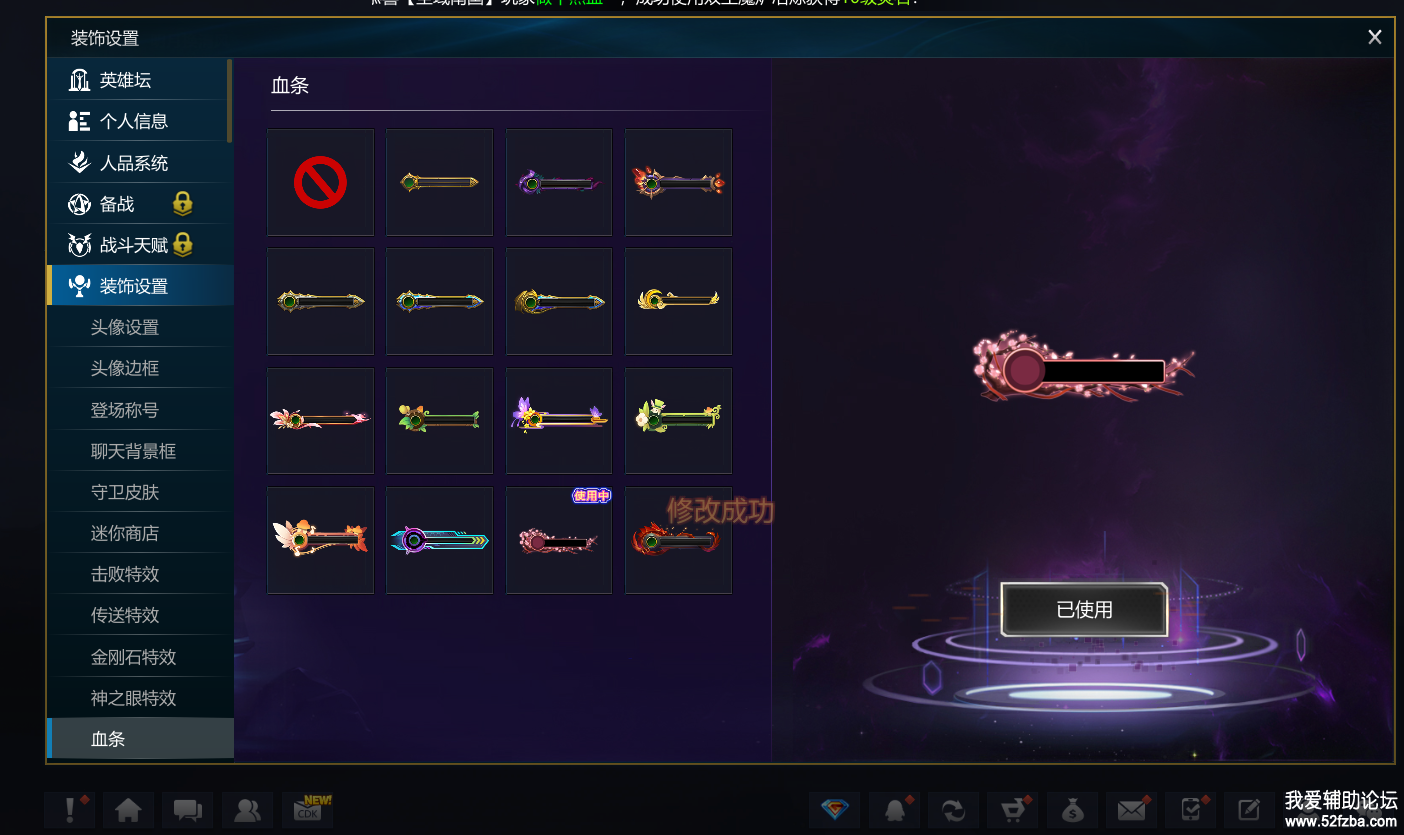Switch to 头像边框 settings
1404x835 pixels.
(x=125, y=368)
